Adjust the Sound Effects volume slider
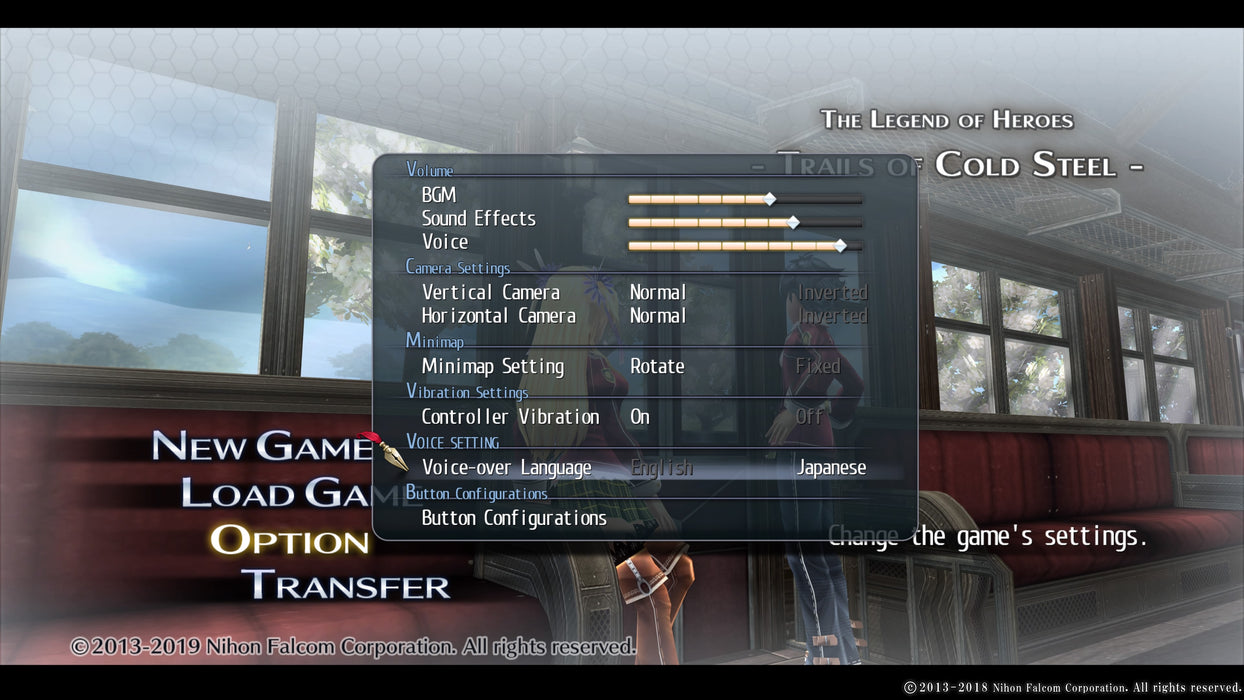 [x=745, y=222]
